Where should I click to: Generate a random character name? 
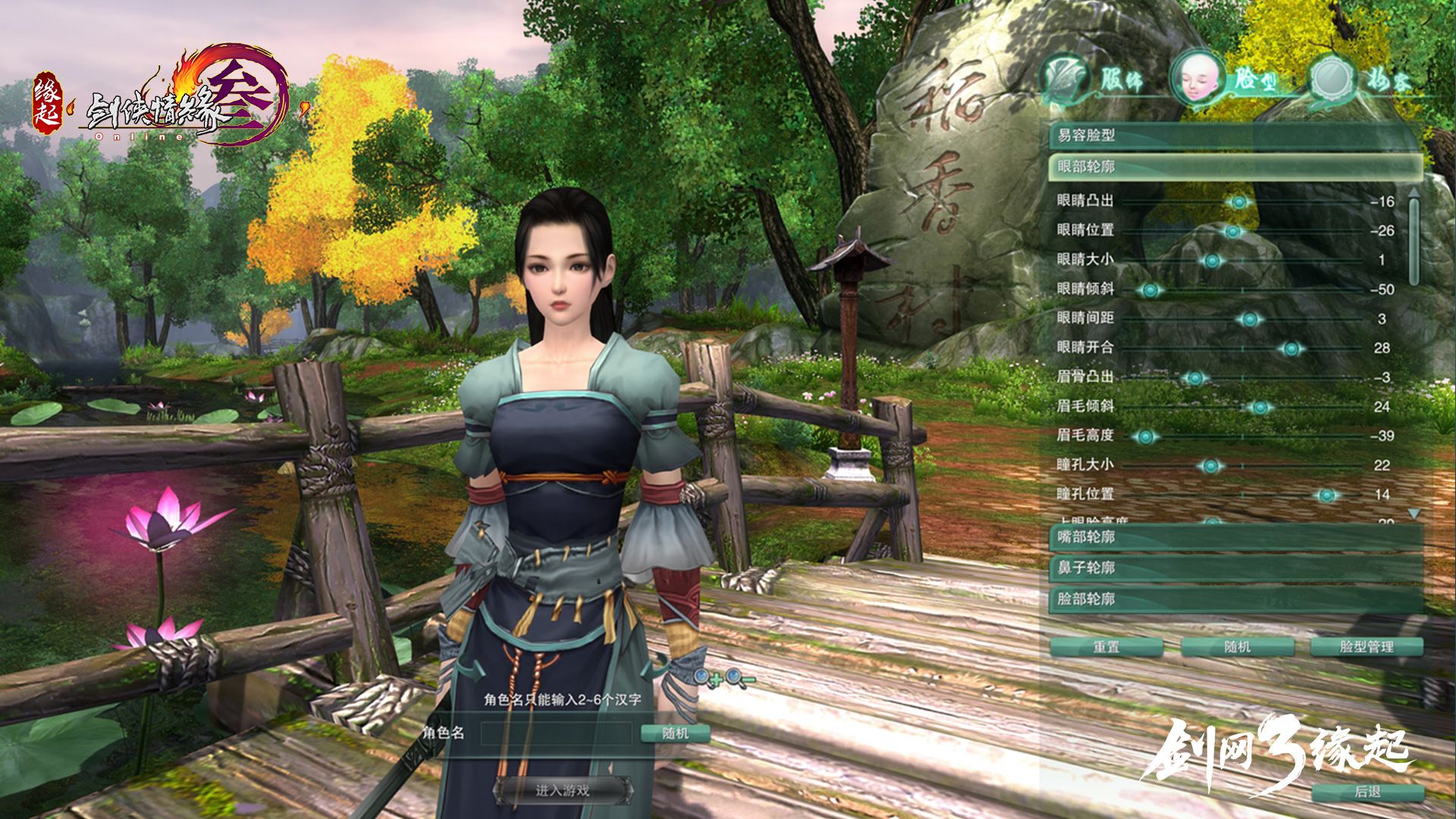click(x=675, y=733)
